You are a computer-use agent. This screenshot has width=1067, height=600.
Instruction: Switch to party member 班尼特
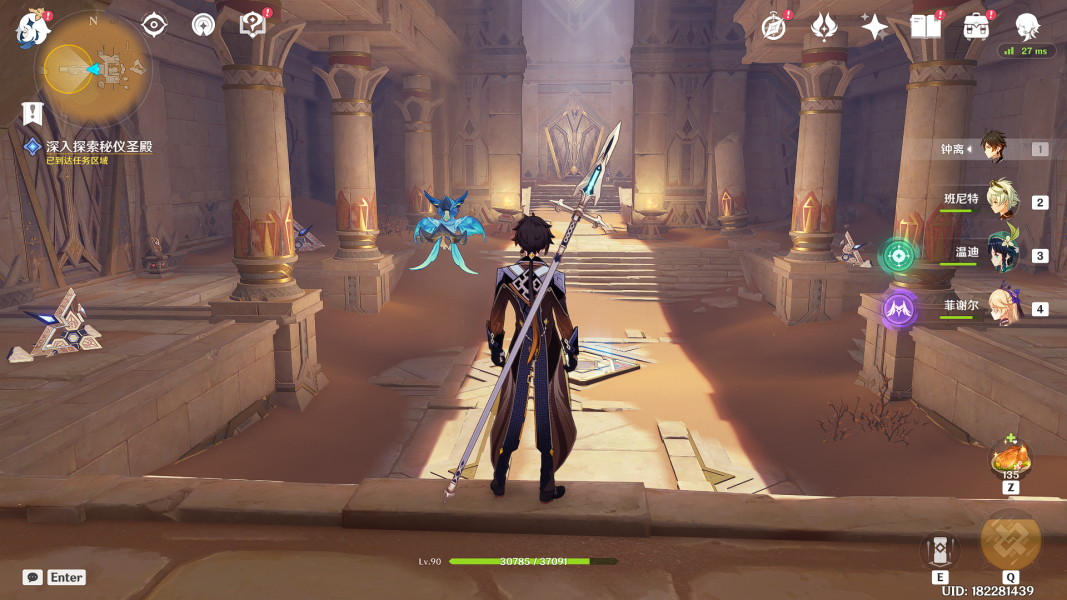[x=1001, y=199]
